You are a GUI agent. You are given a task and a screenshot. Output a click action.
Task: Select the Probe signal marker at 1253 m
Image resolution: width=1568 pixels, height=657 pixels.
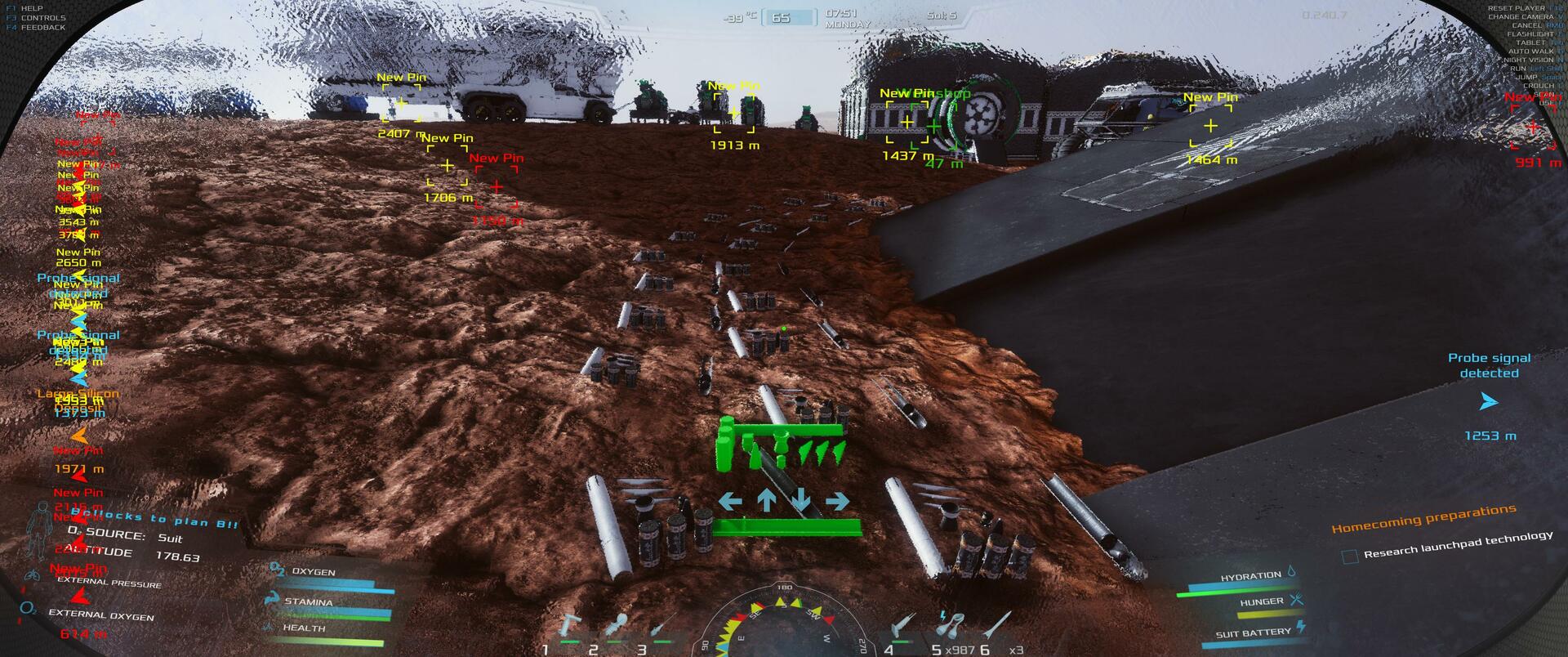coord(1489,402)
